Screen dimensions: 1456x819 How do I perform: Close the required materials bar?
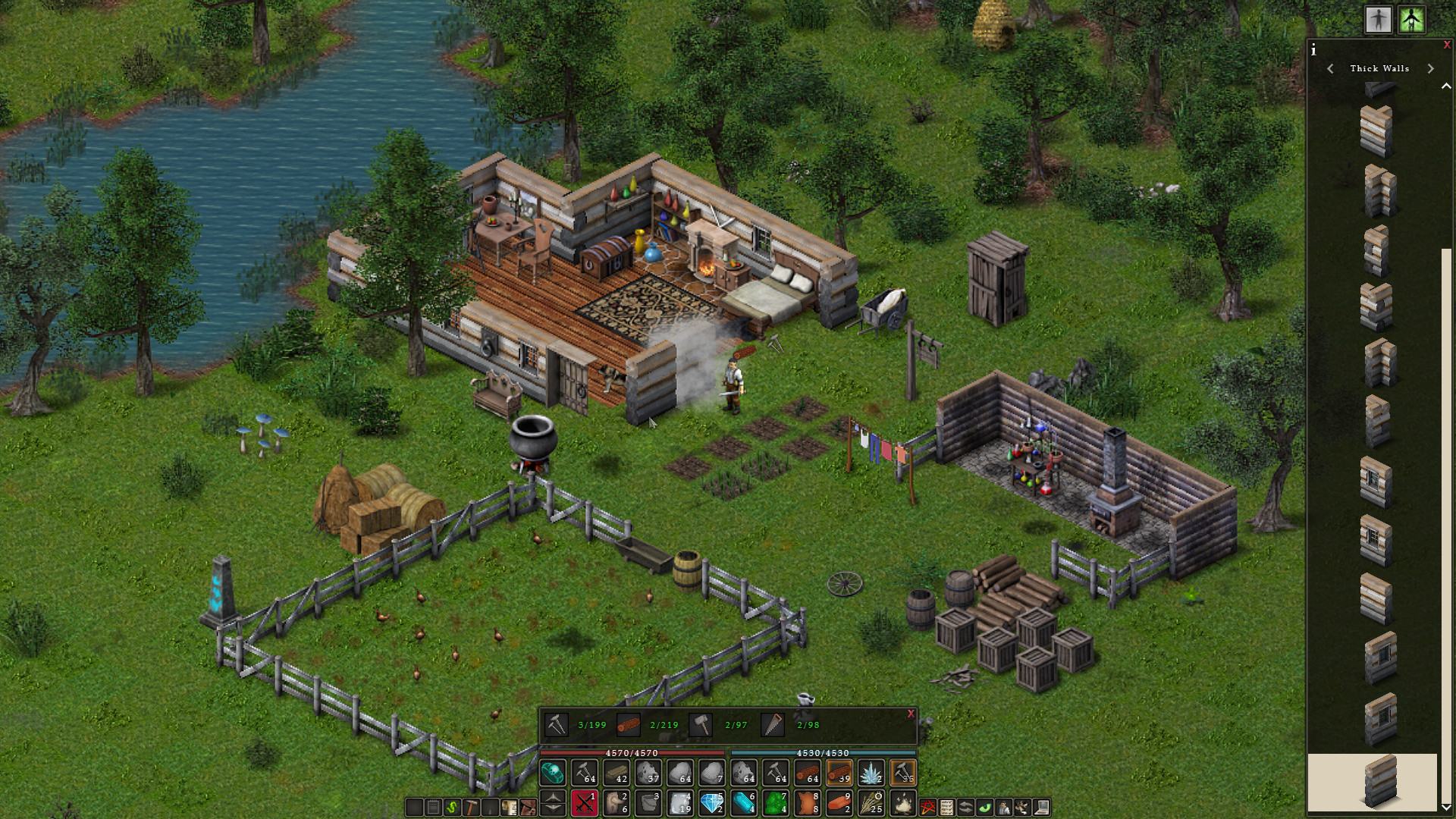911,714
